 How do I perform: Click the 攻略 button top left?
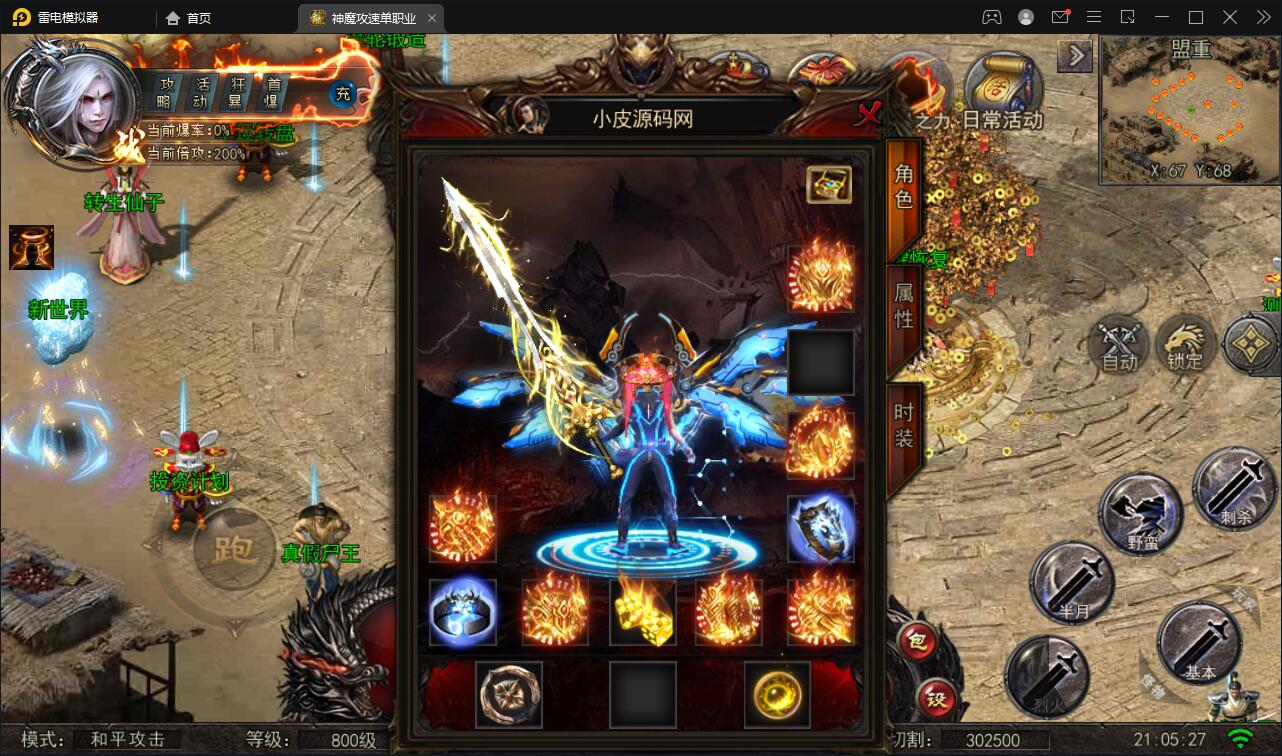point(168,89)
